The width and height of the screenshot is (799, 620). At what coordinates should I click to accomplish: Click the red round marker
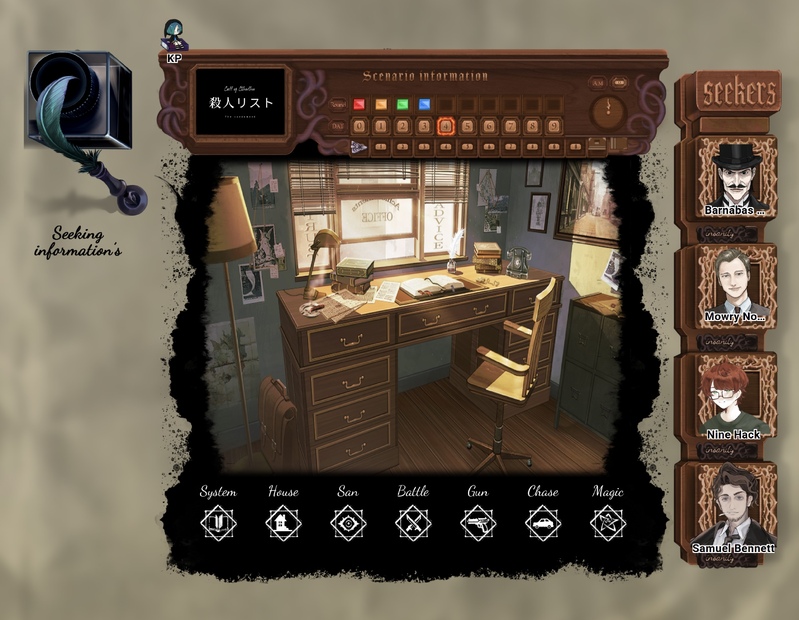359,104
